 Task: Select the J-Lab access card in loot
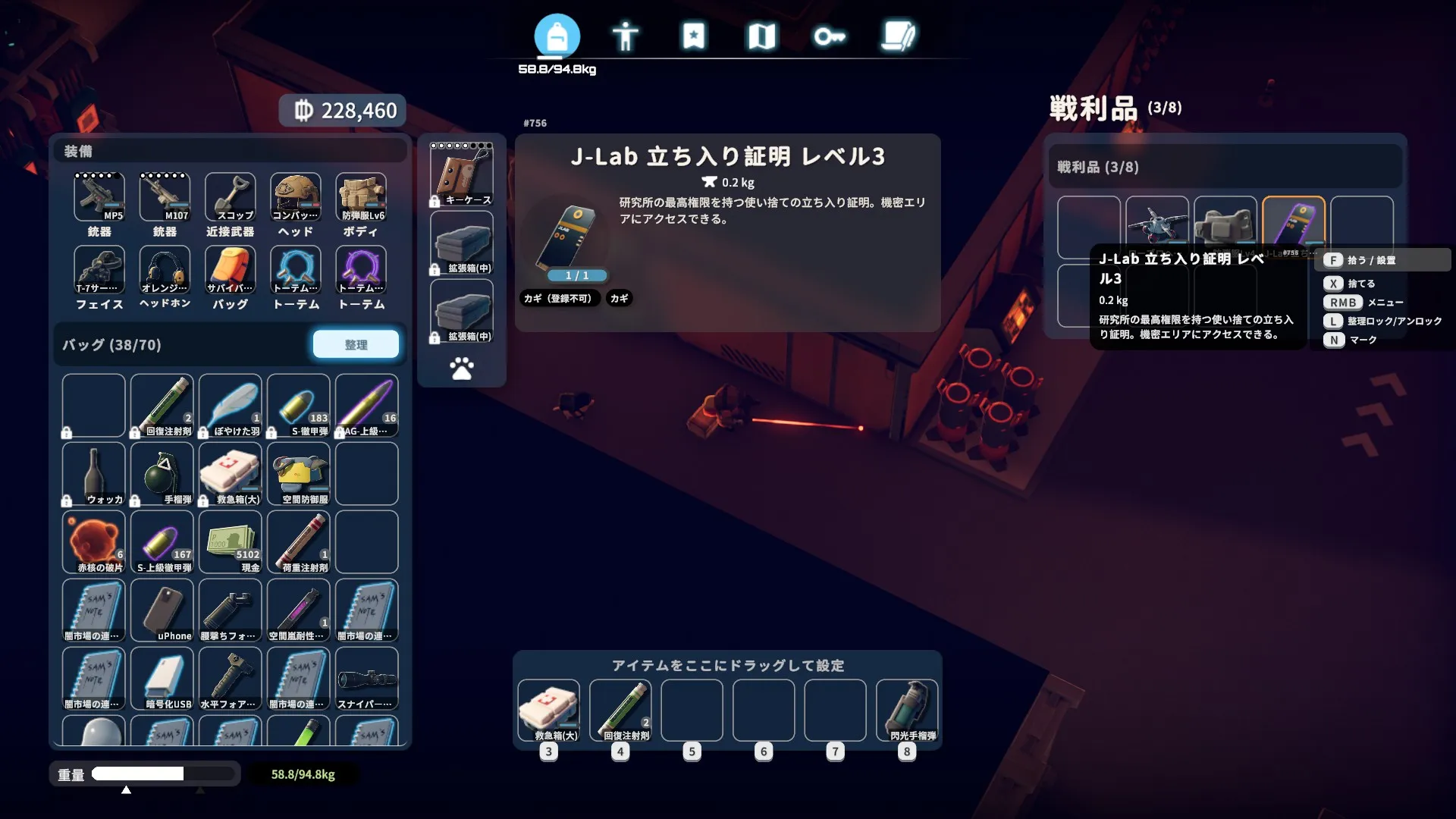(1293, 226)
